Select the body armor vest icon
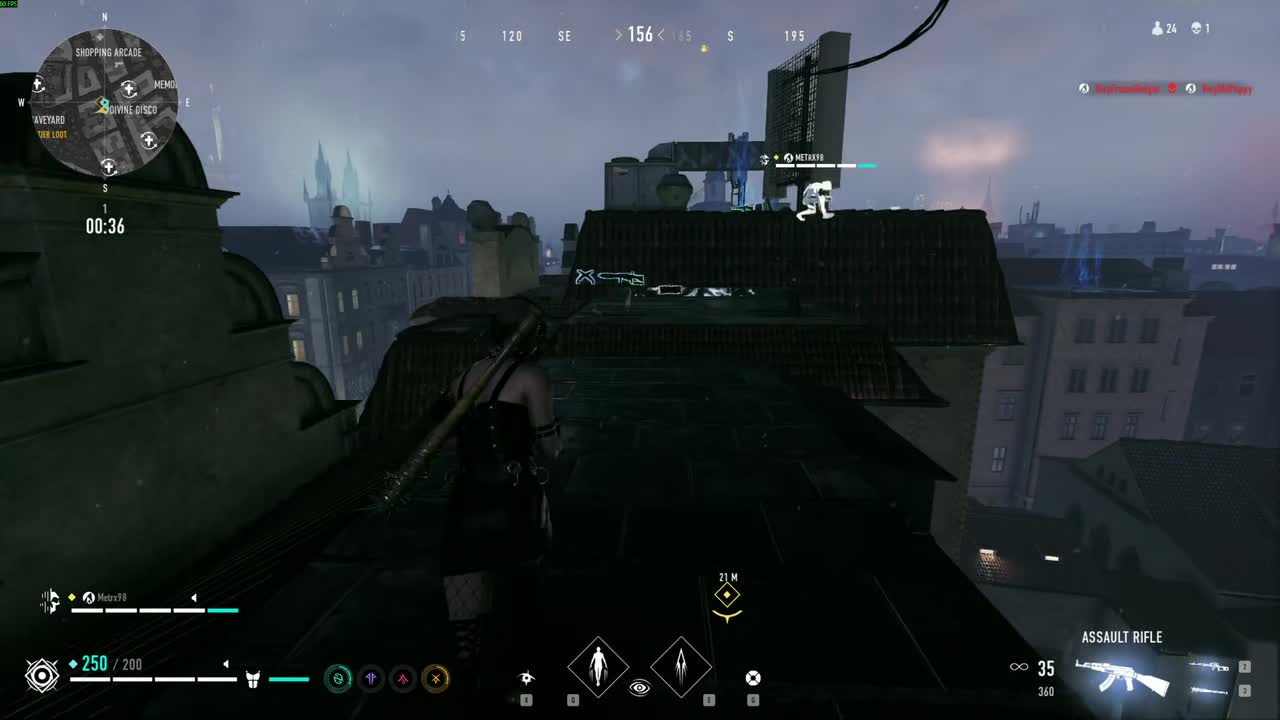 pos(253,679)
